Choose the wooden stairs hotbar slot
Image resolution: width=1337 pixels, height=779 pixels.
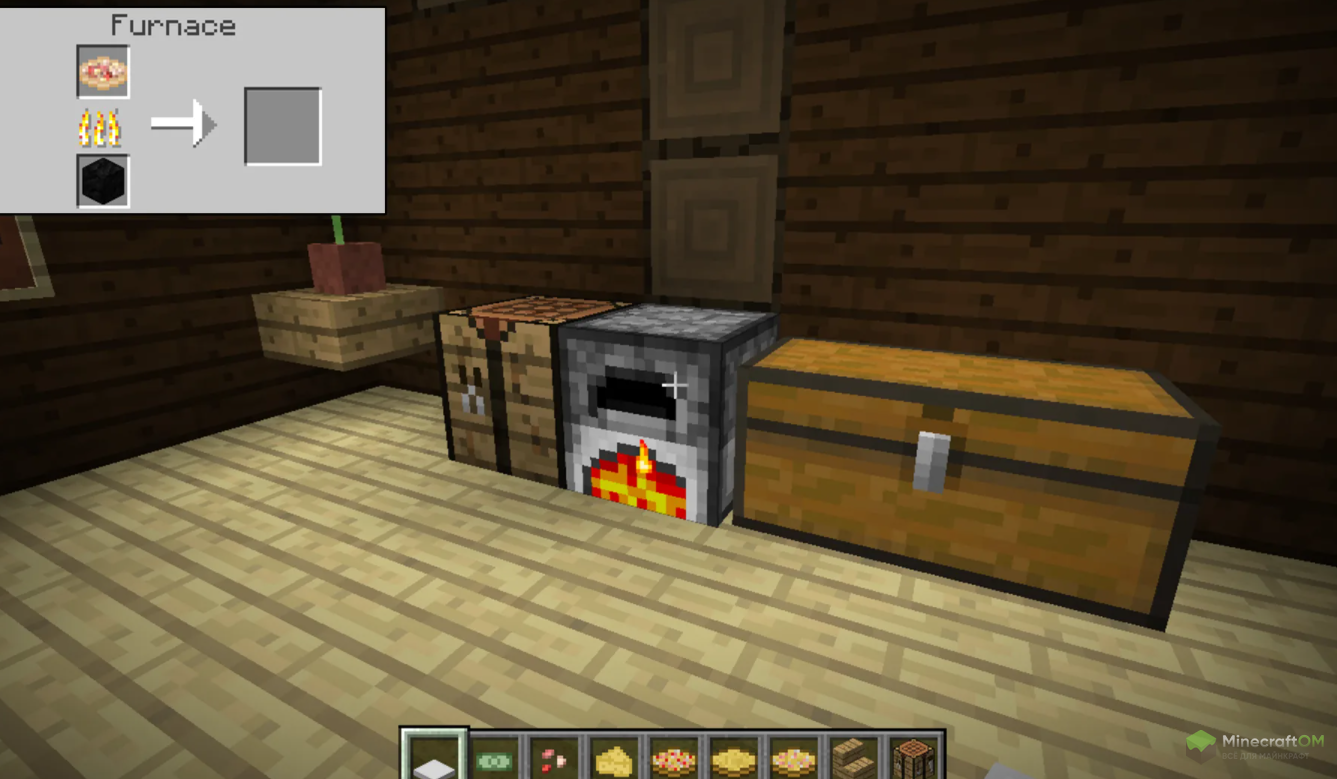pos(853,761)
